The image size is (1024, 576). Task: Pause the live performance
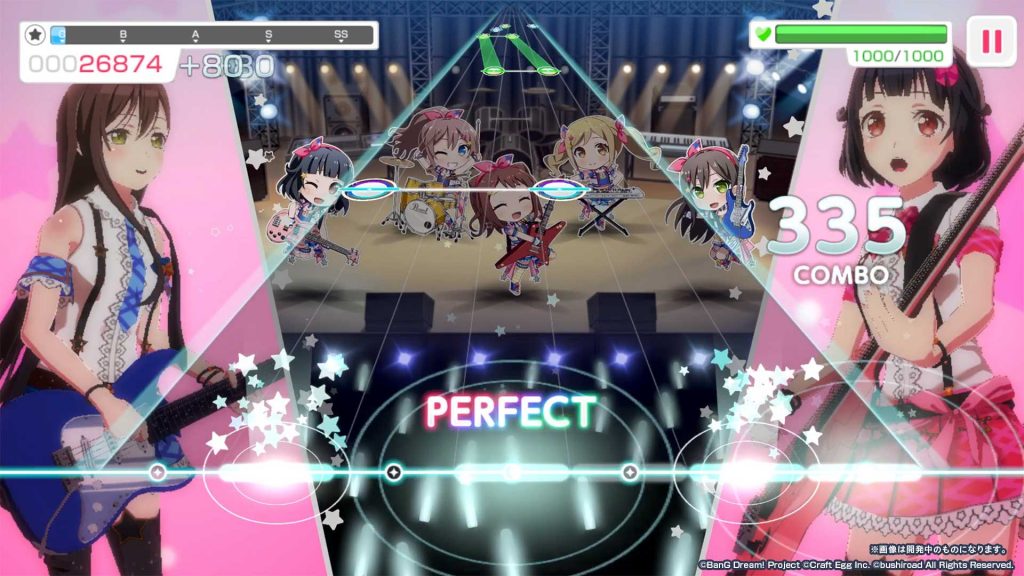click(x=990, y=41)
